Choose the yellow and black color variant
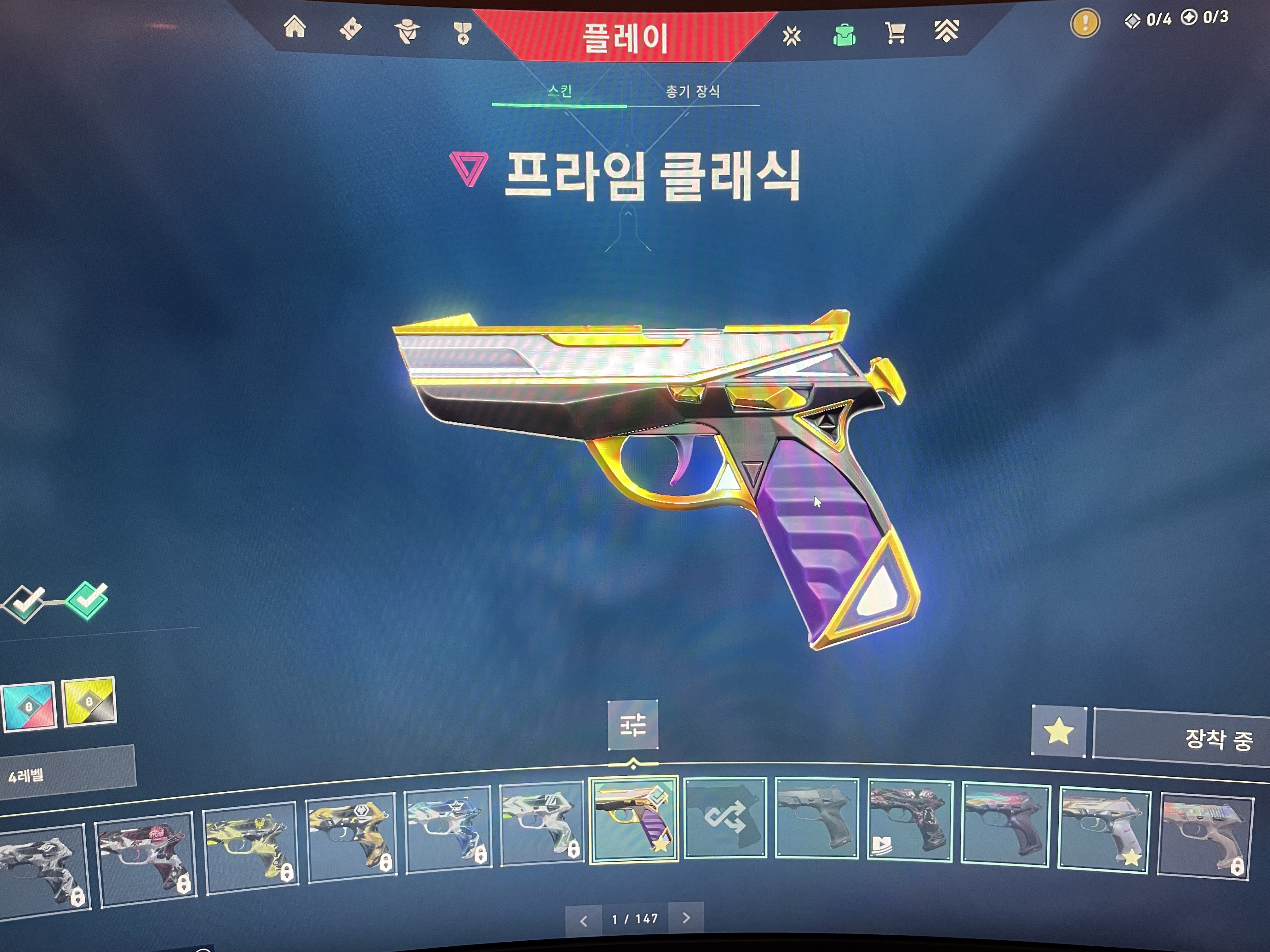 click(89, 701)
